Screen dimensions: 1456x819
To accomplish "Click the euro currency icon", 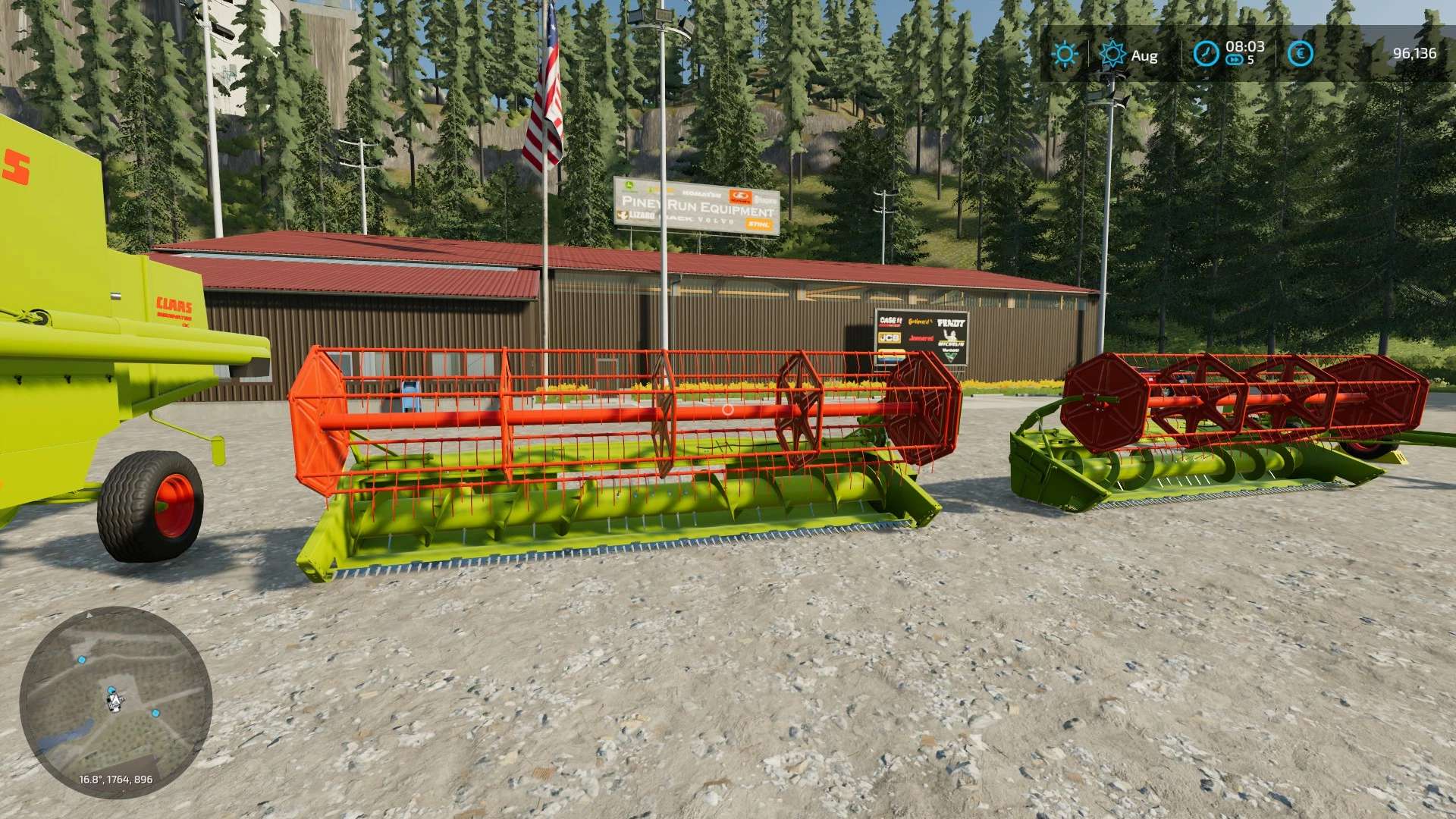I will click(1301, 53).
